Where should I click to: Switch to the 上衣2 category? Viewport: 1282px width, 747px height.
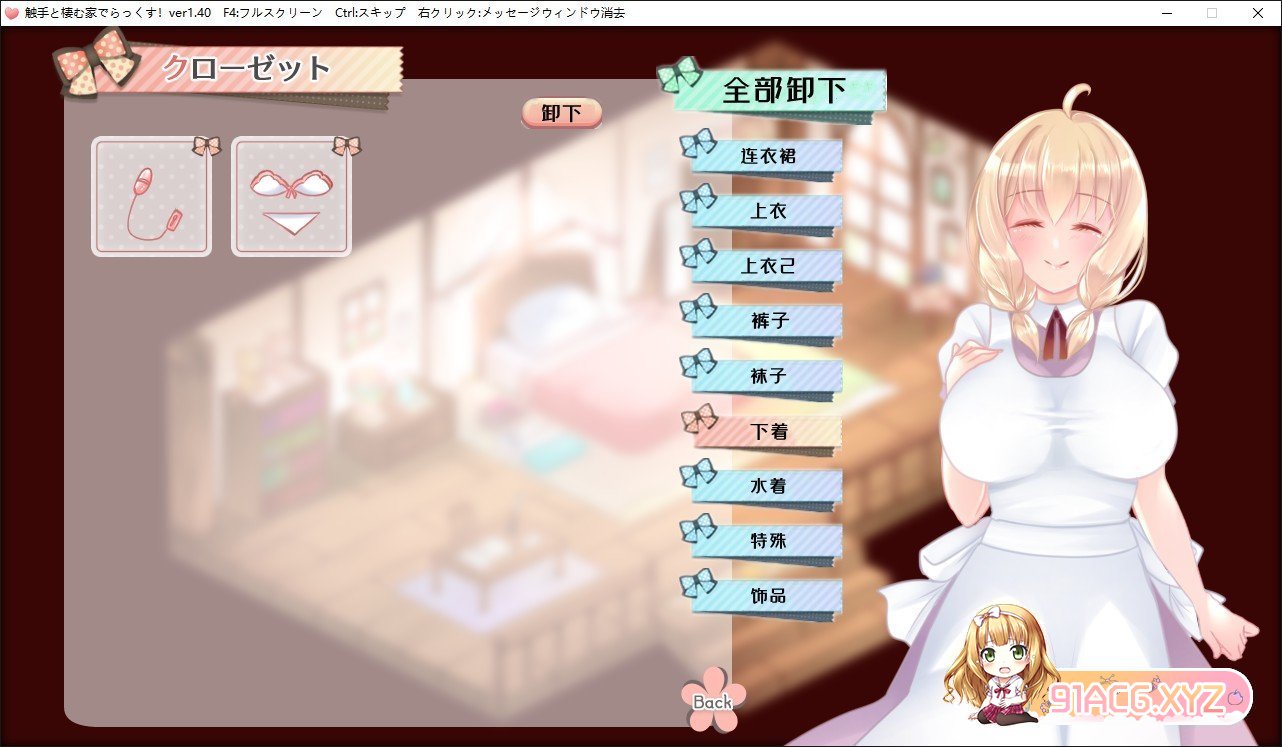(x=767, y=266)
